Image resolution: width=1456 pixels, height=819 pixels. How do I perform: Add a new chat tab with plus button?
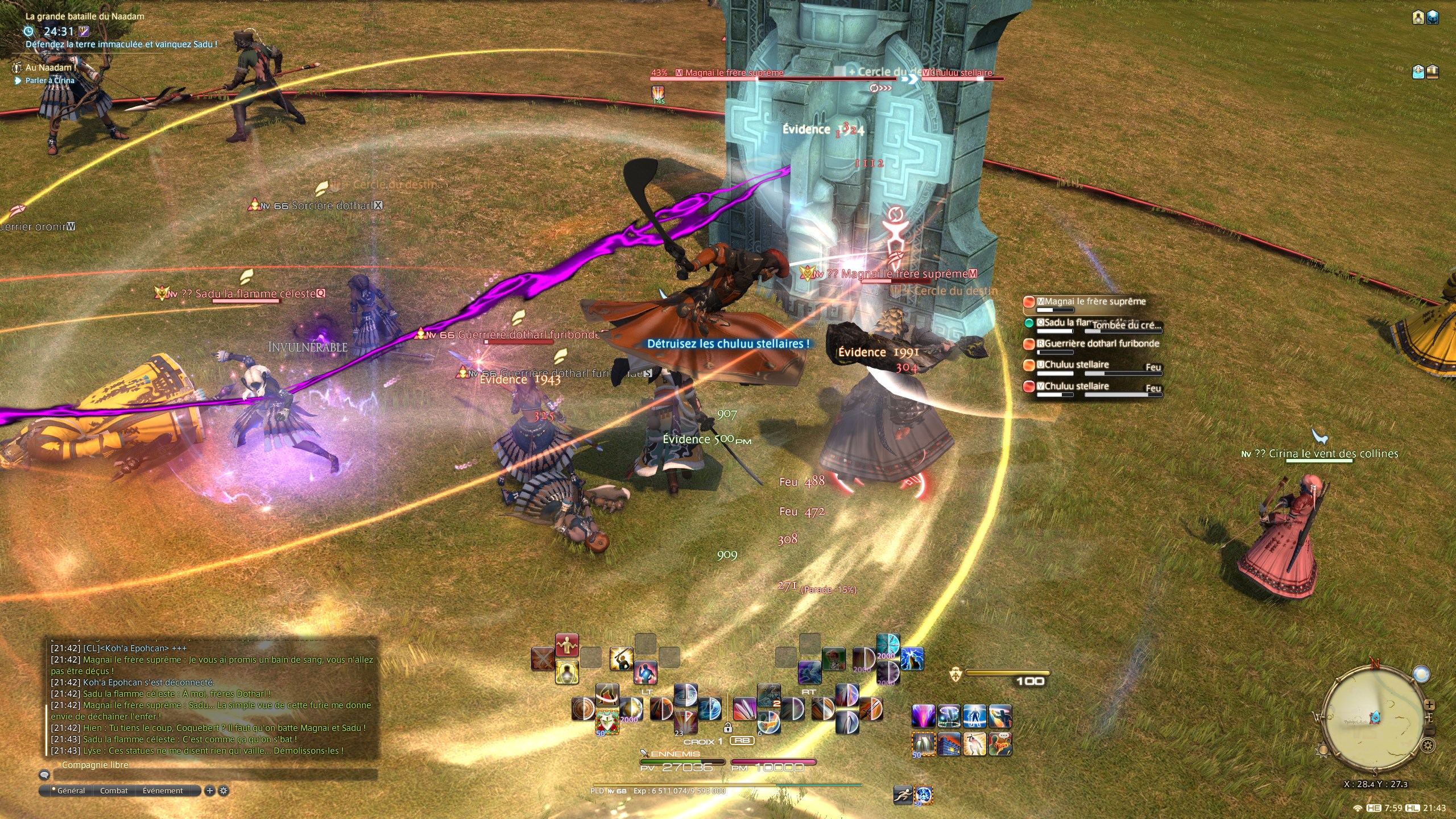[210, 791]
